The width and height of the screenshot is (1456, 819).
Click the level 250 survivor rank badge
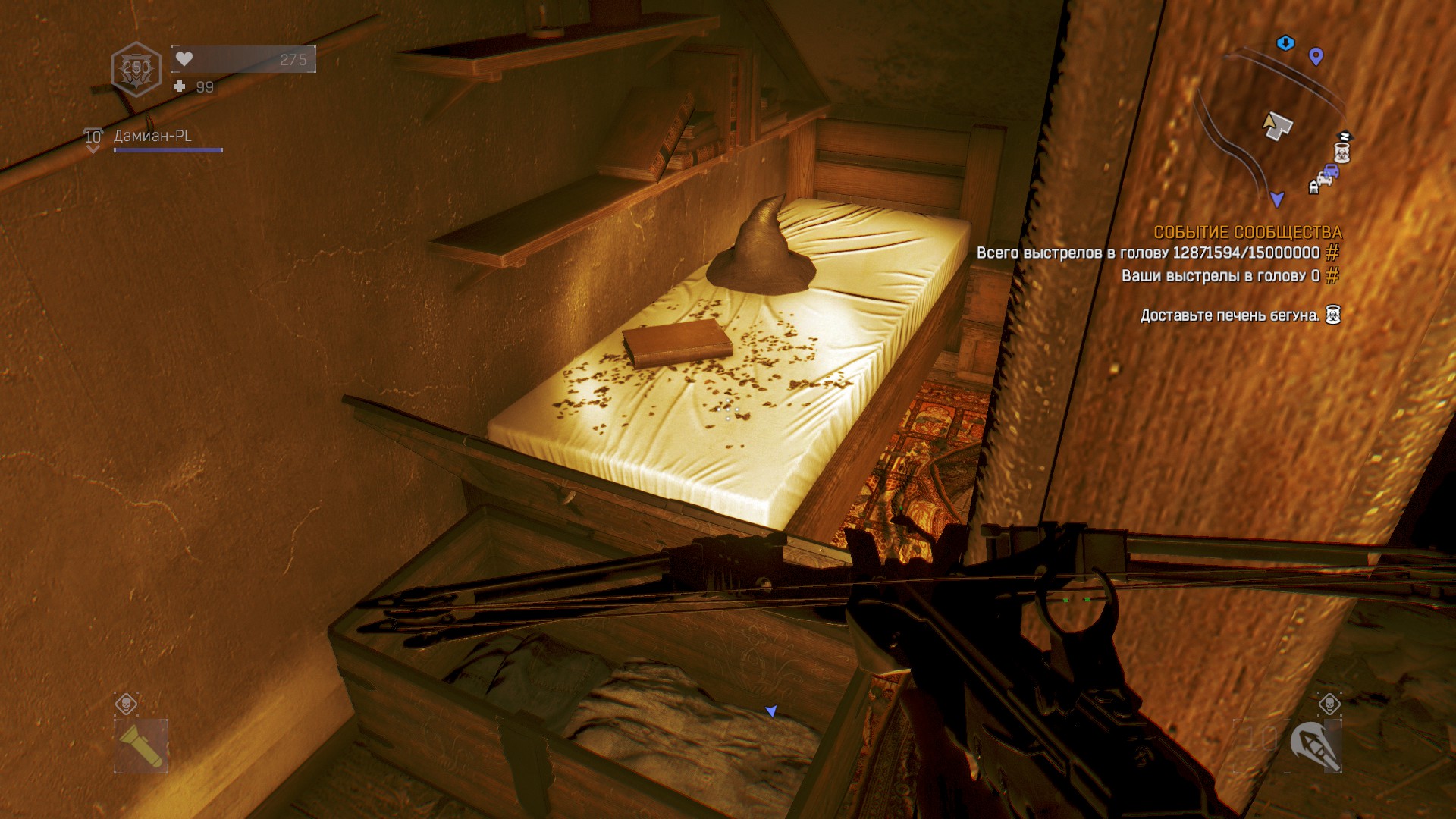pos(136,69)
